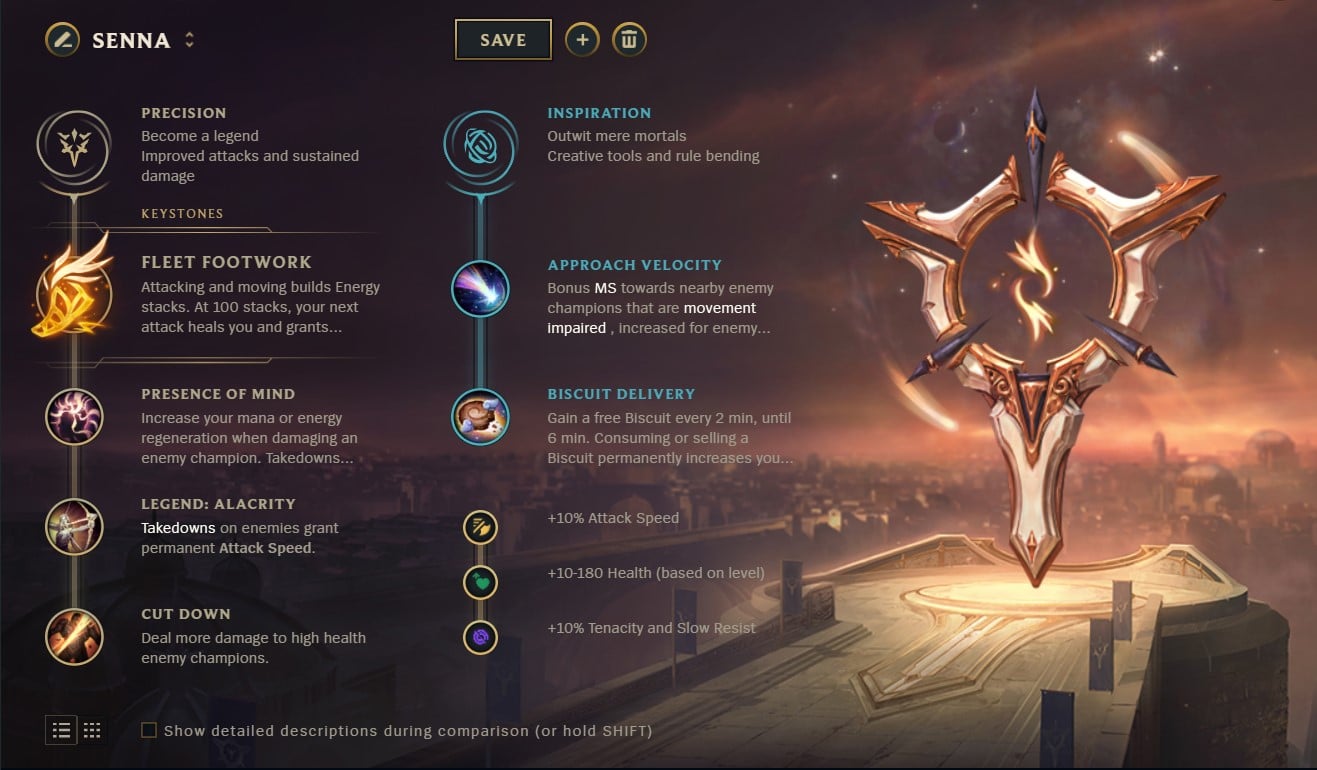The height and width of the screenshot is (770, 1317).
Task: Pick the Cut Down rune
Action: [x=73, y=637]
